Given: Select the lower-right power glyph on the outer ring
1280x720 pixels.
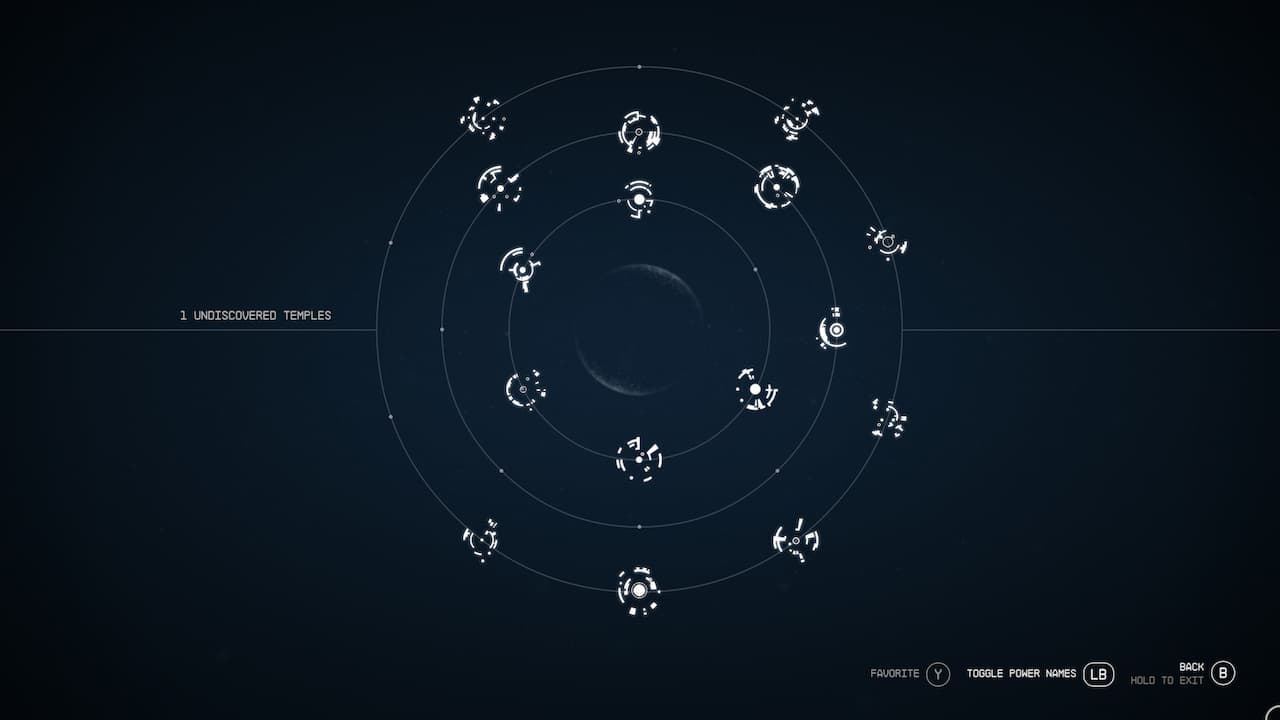Looking at the screenshot, I should pos(795,540).
